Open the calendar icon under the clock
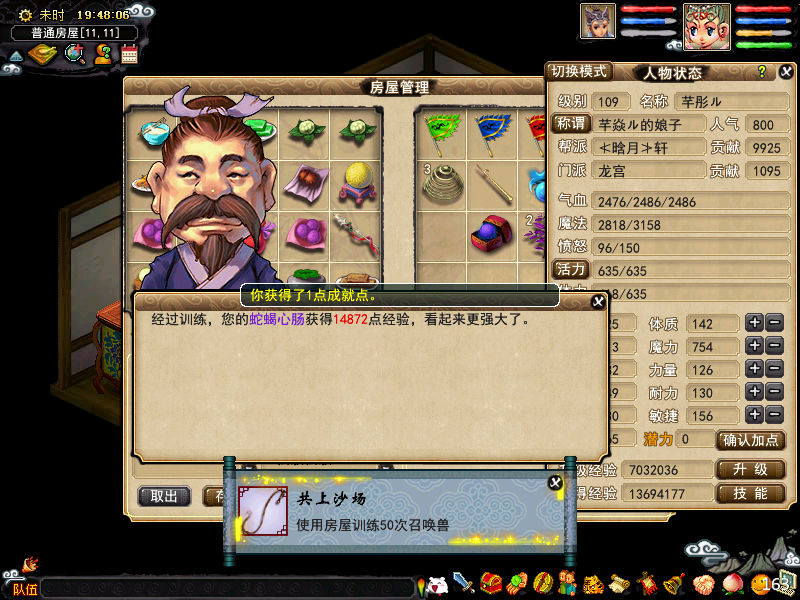800x600 pixels. (x=129, y=55)
